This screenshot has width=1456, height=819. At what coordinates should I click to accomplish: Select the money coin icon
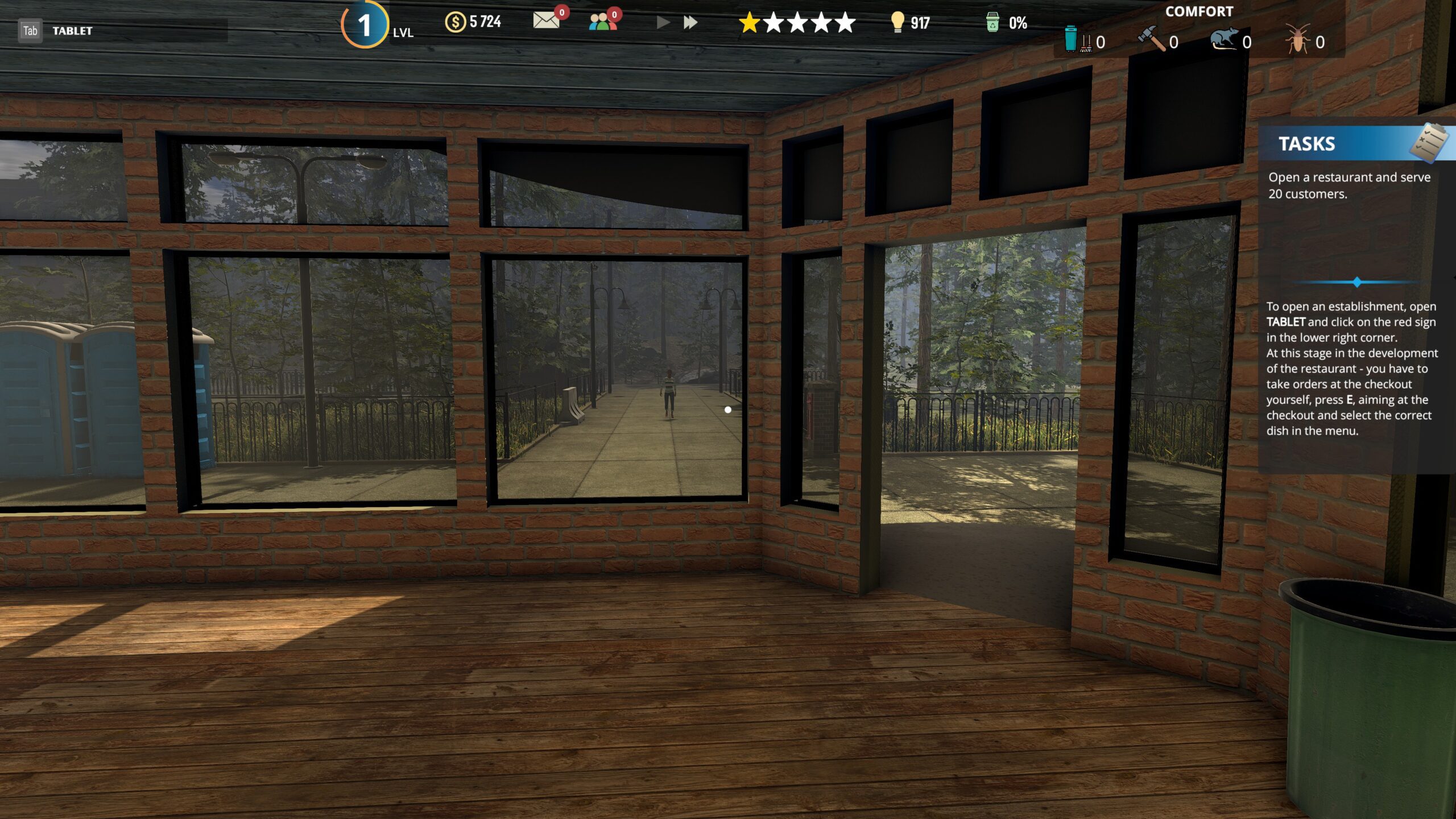tap(455, 22)
